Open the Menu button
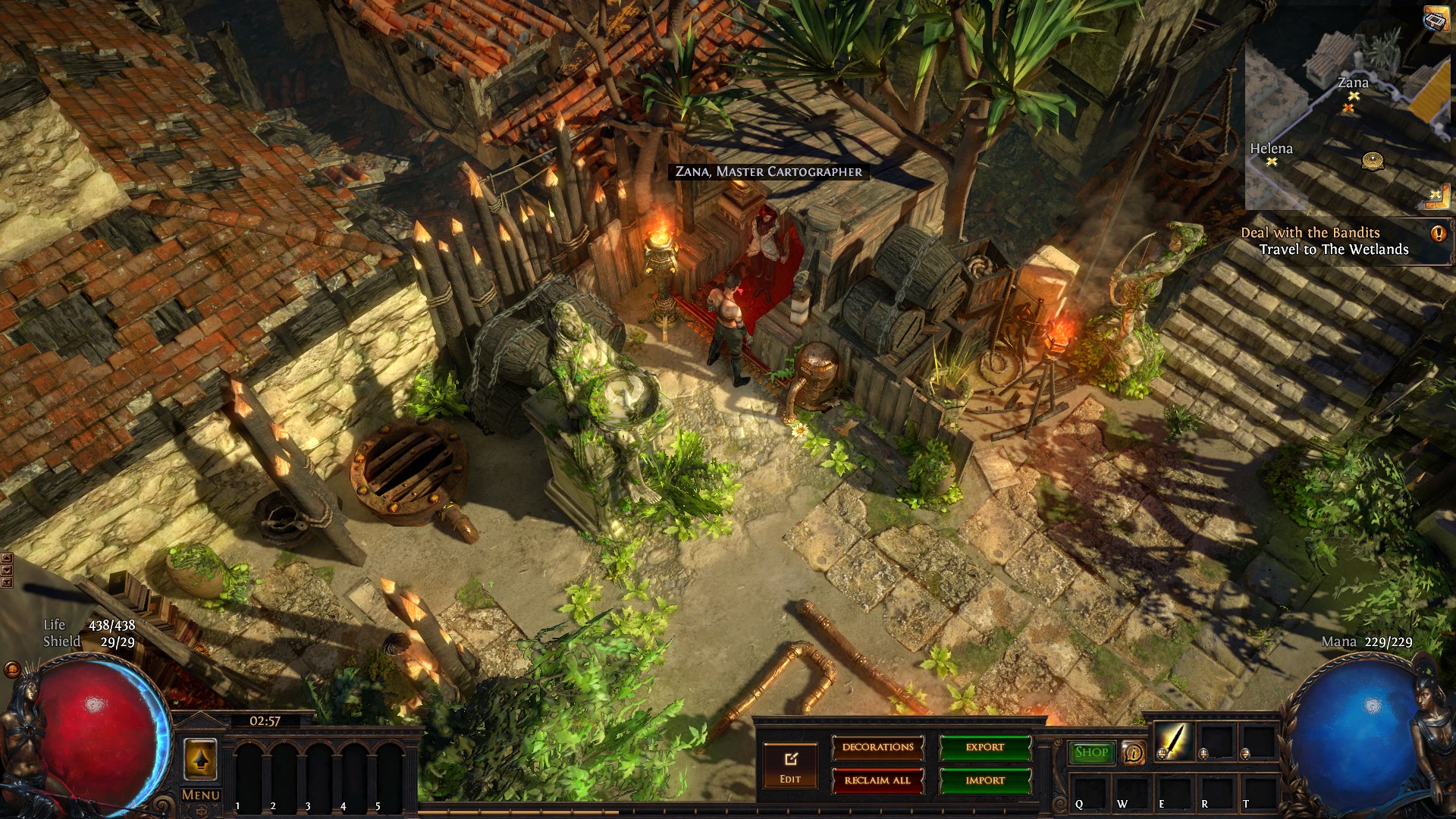 coord(201,795)
